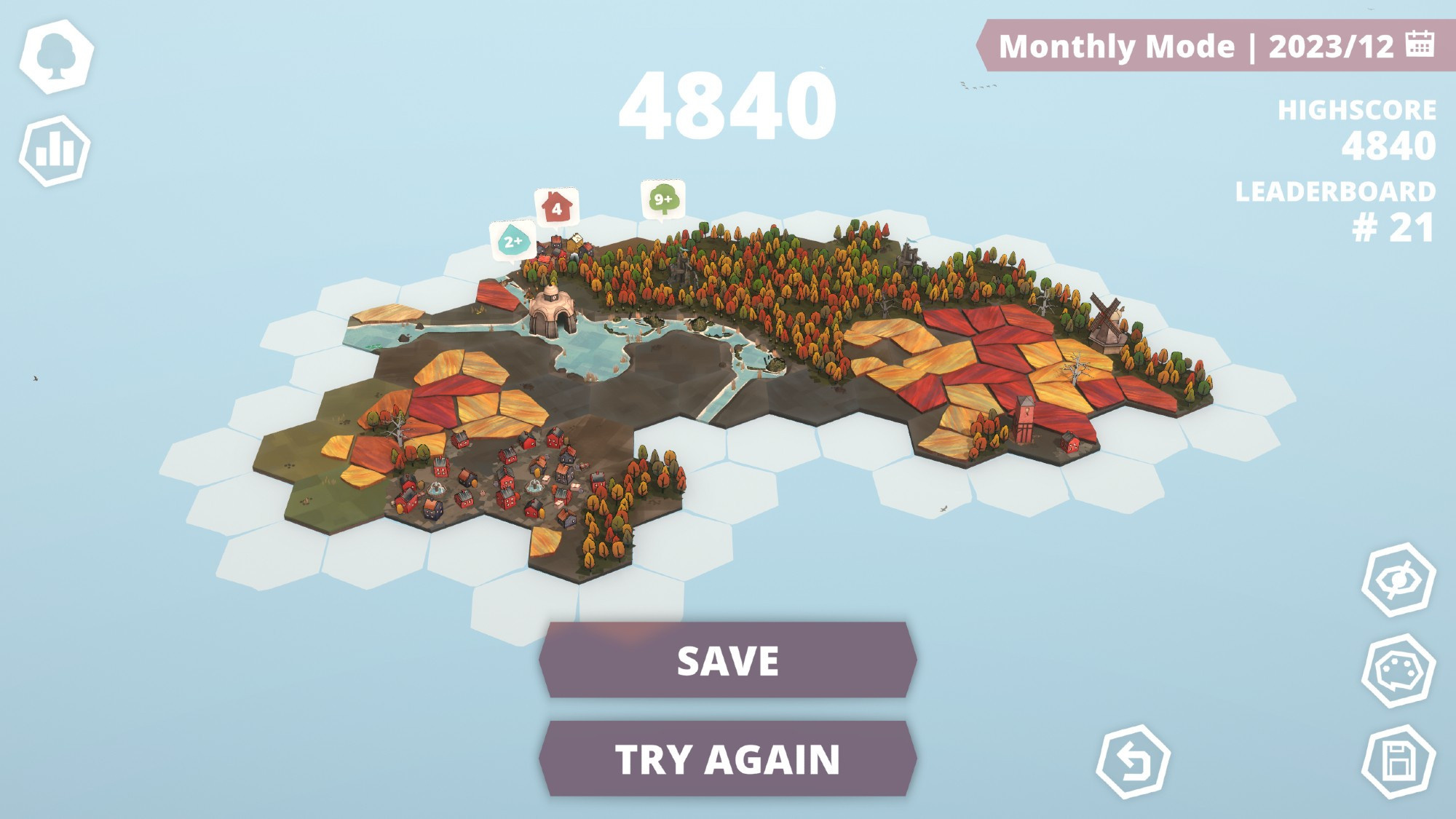
Task: Click the score 4840 at the top
Action: [728, 106]
